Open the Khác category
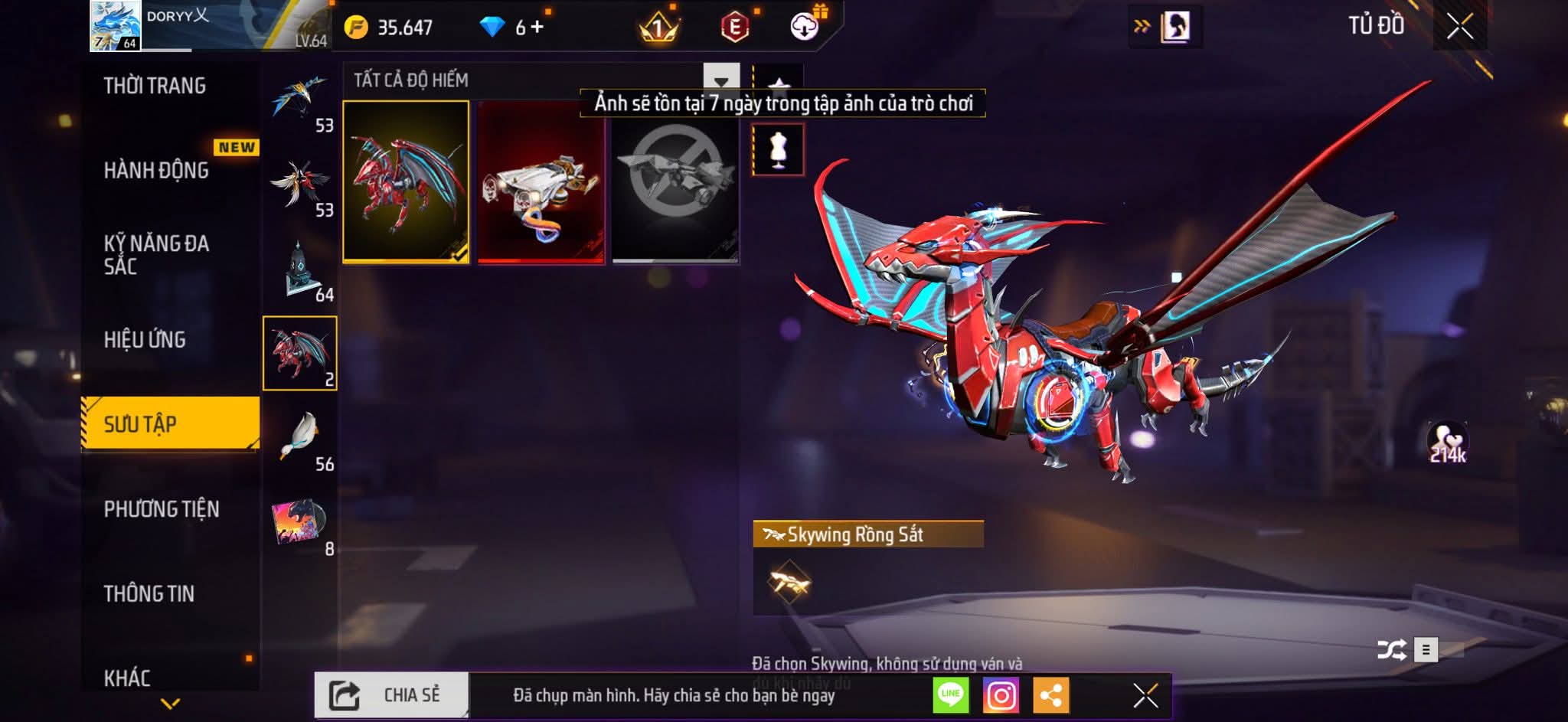This screenshot has width=1568, height=722. 127,678
